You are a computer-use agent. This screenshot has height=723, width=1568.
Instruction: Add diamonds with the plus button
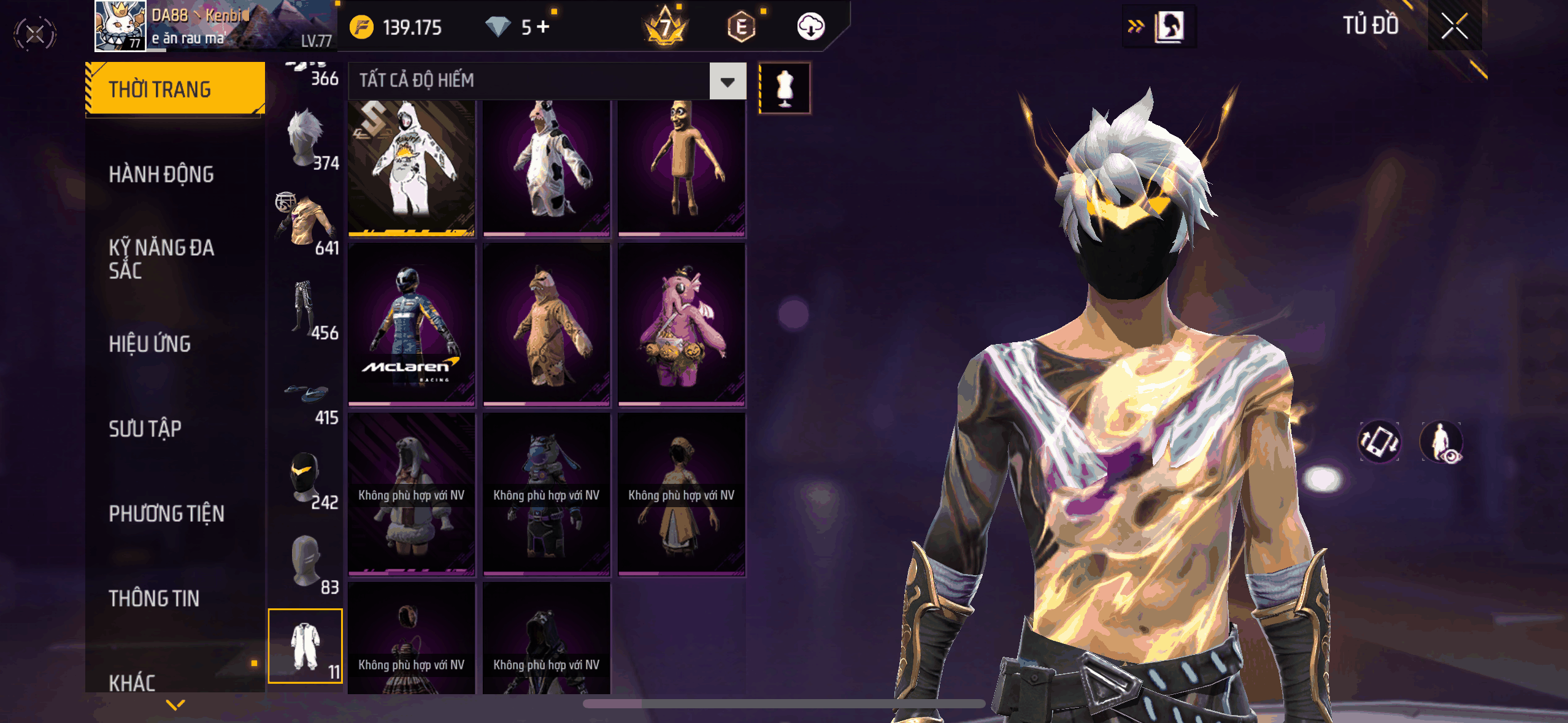coord(544,26)
